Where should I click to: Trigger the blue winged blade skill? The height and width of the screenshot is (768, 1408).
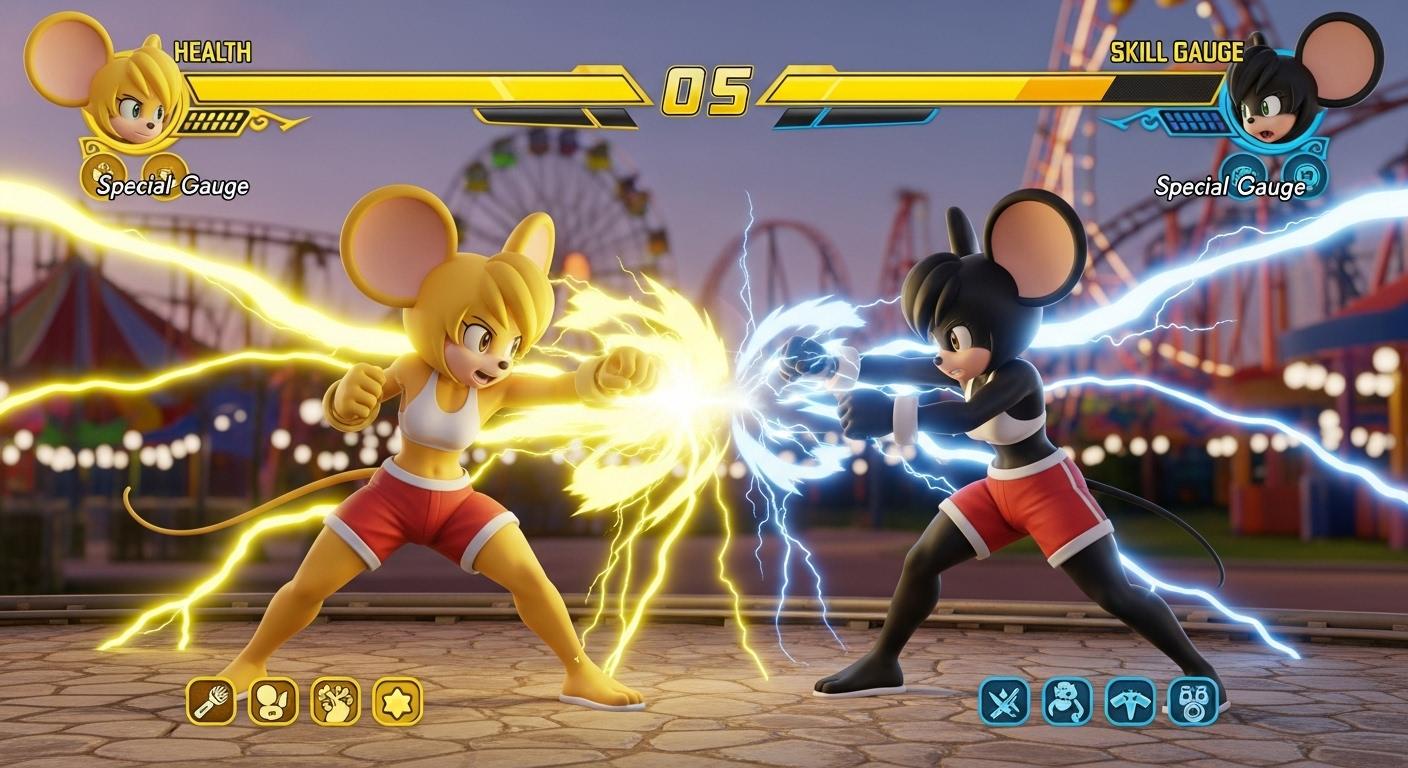click(x=1130, y=701)
